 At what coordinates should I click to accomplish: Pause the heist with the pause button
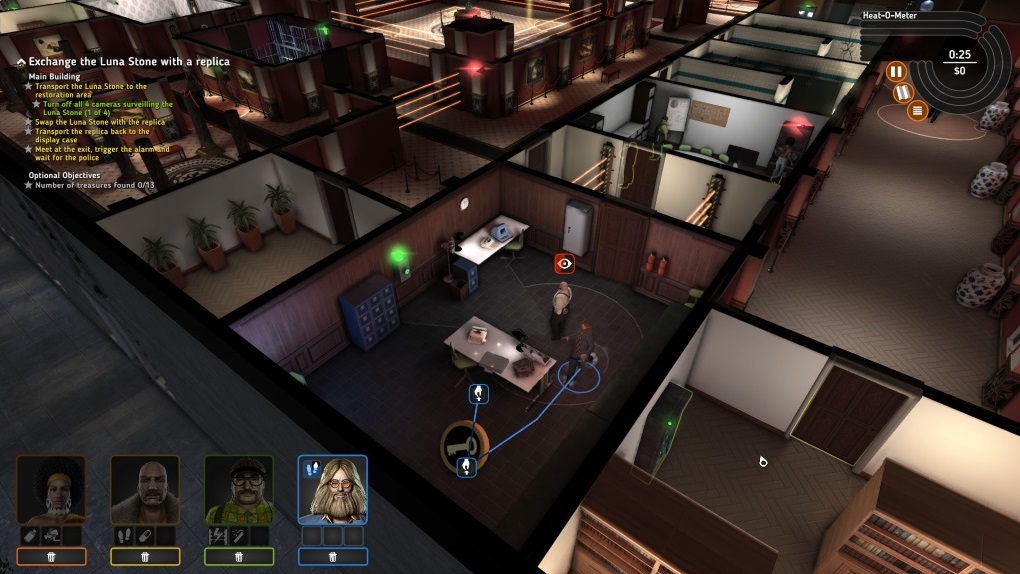[x=896, y=71]
